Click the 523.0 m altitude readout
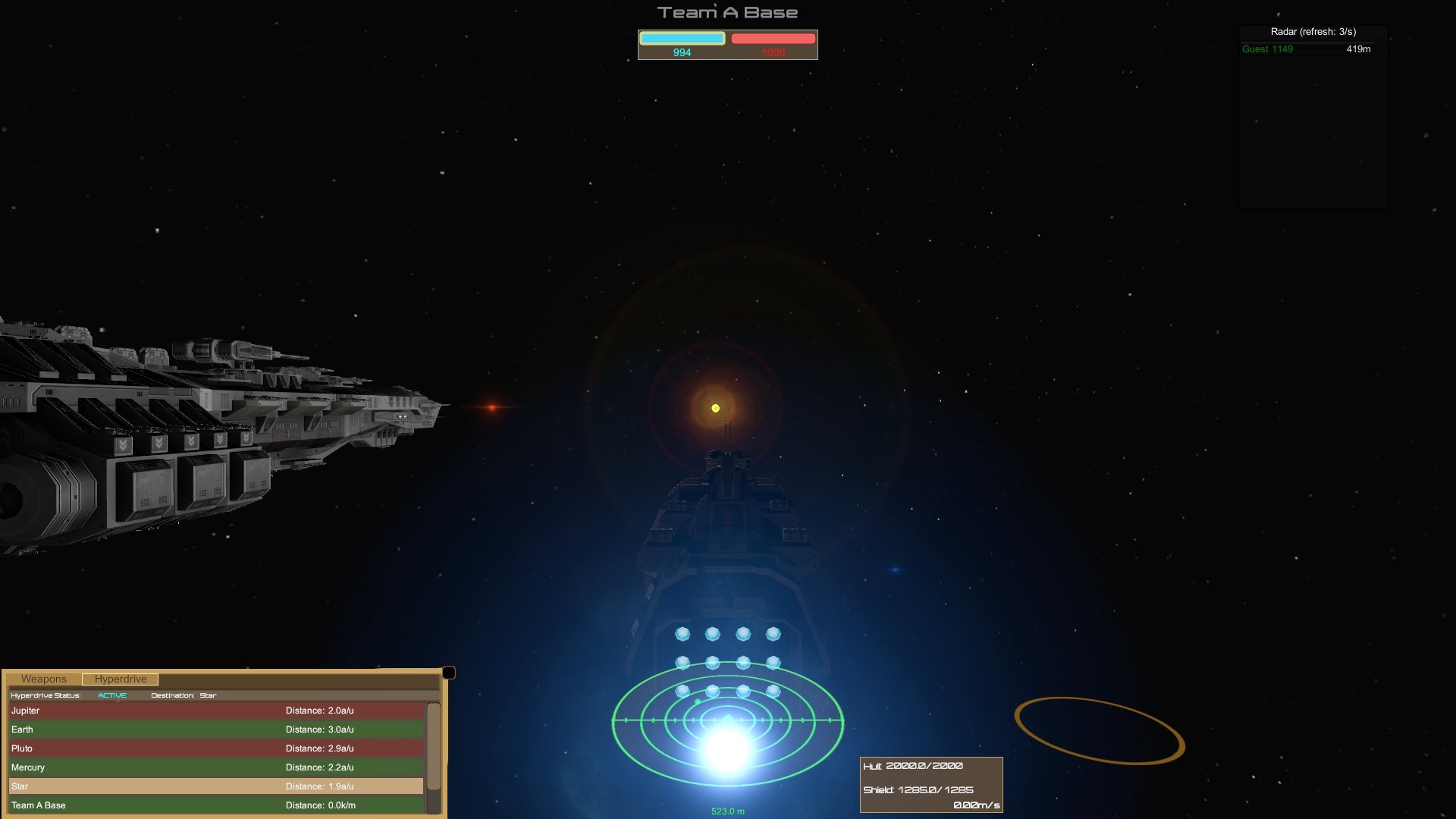 [727, 810]
